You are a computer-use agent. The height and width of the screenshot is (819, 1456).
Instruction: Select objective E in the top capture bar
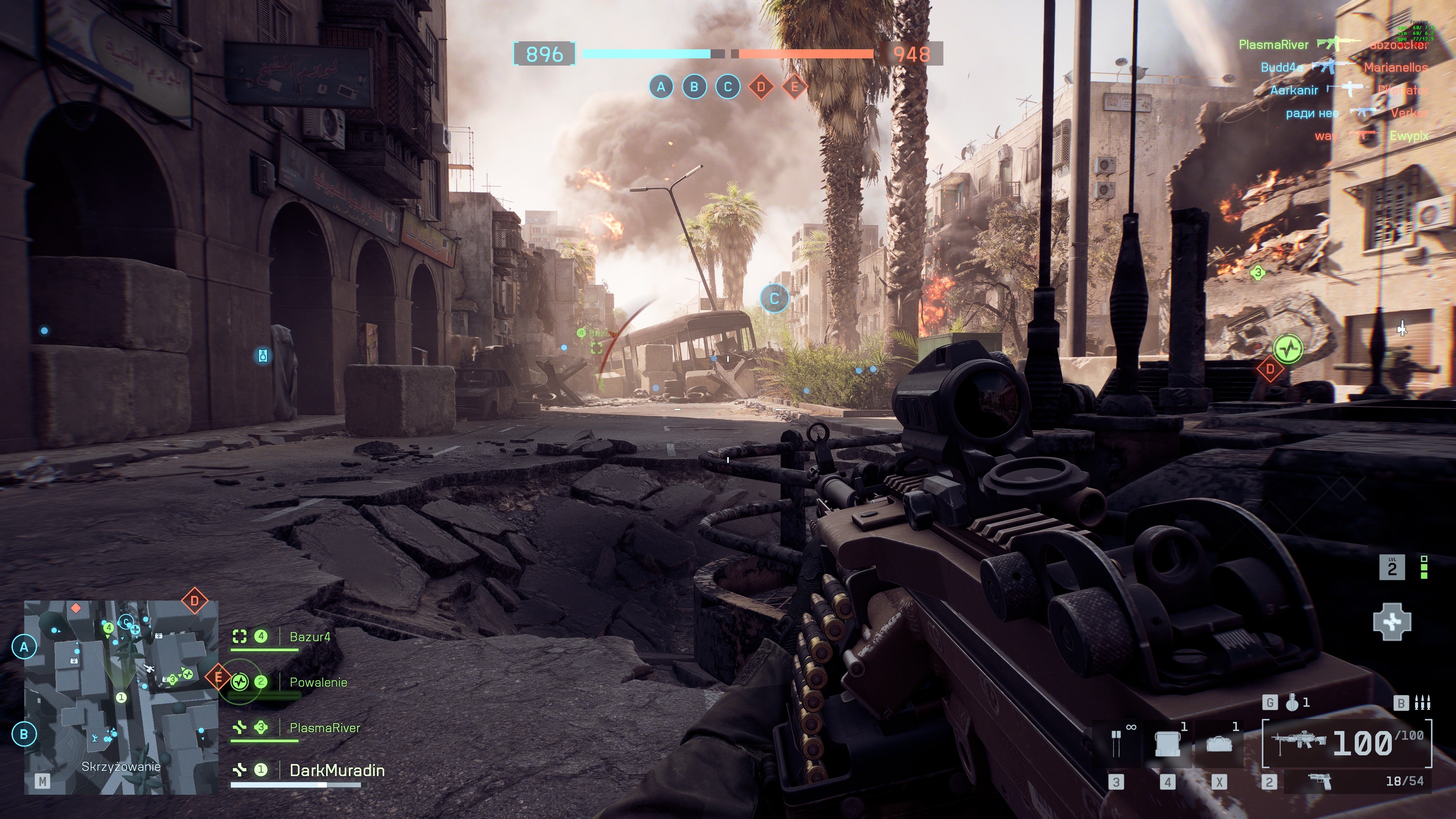[795, 87]
